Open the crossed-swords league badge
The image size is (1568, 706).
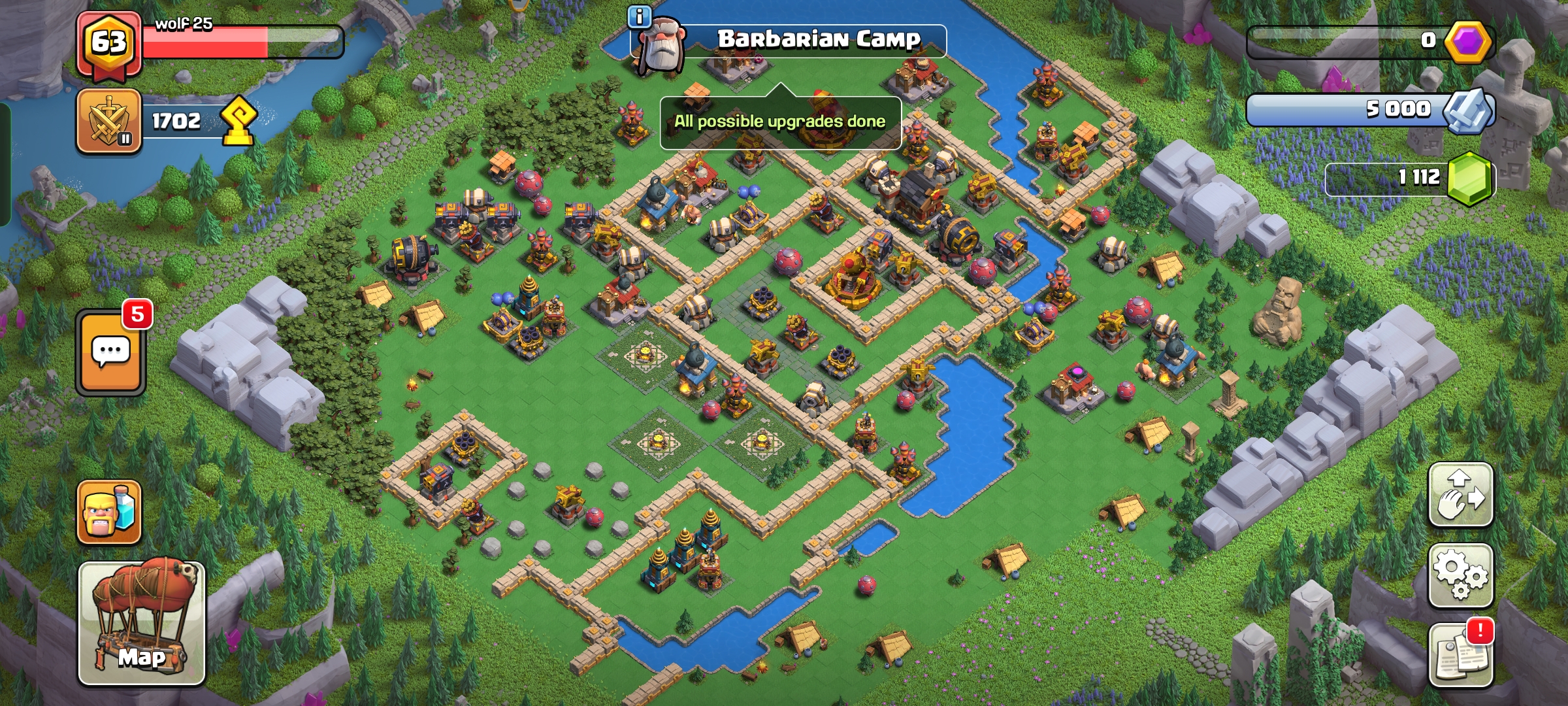click(108, 122)
